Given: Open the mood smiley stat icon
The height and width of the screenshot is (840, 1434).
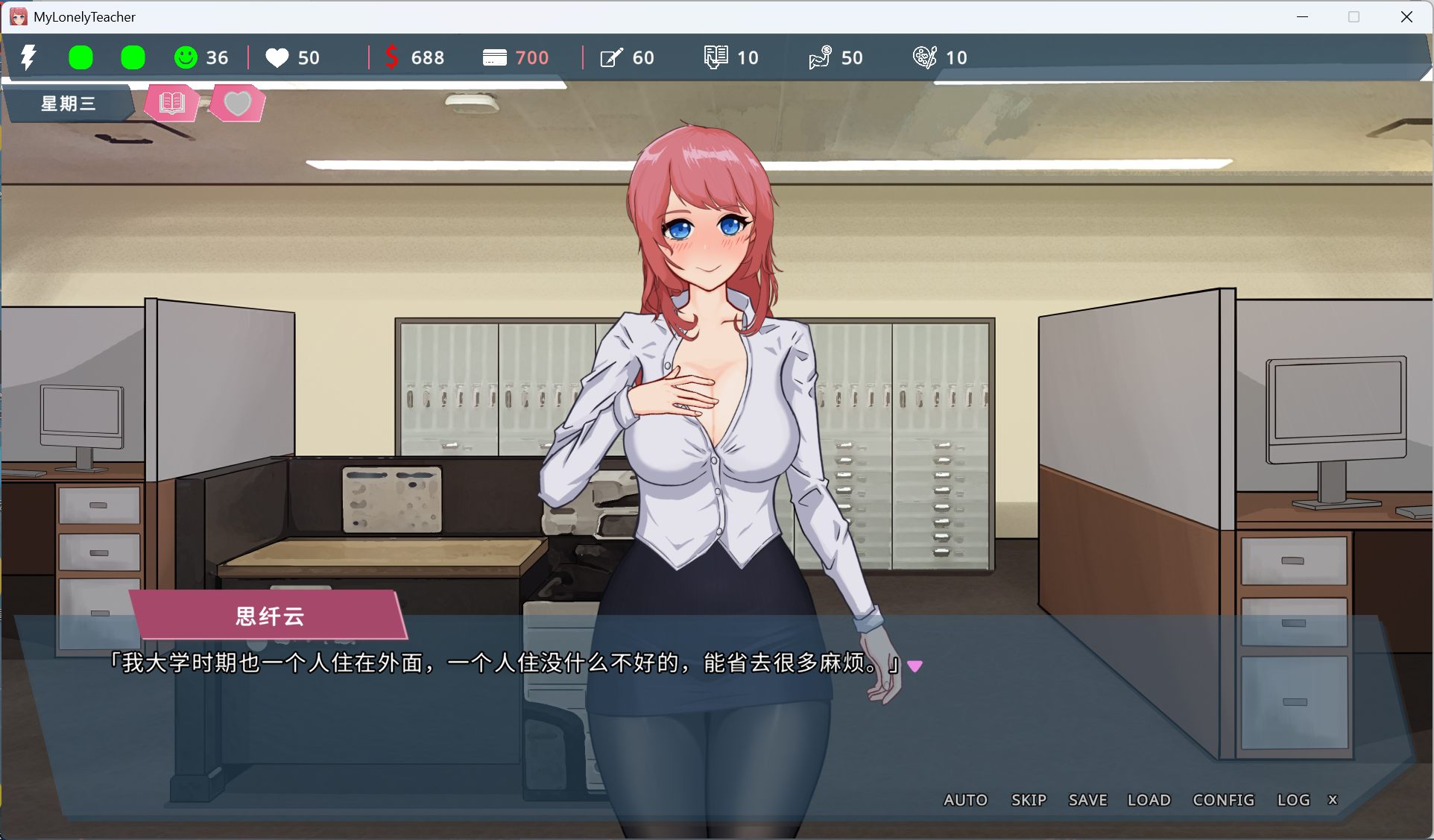Looking at the screenshot, I should coord(186,57).
